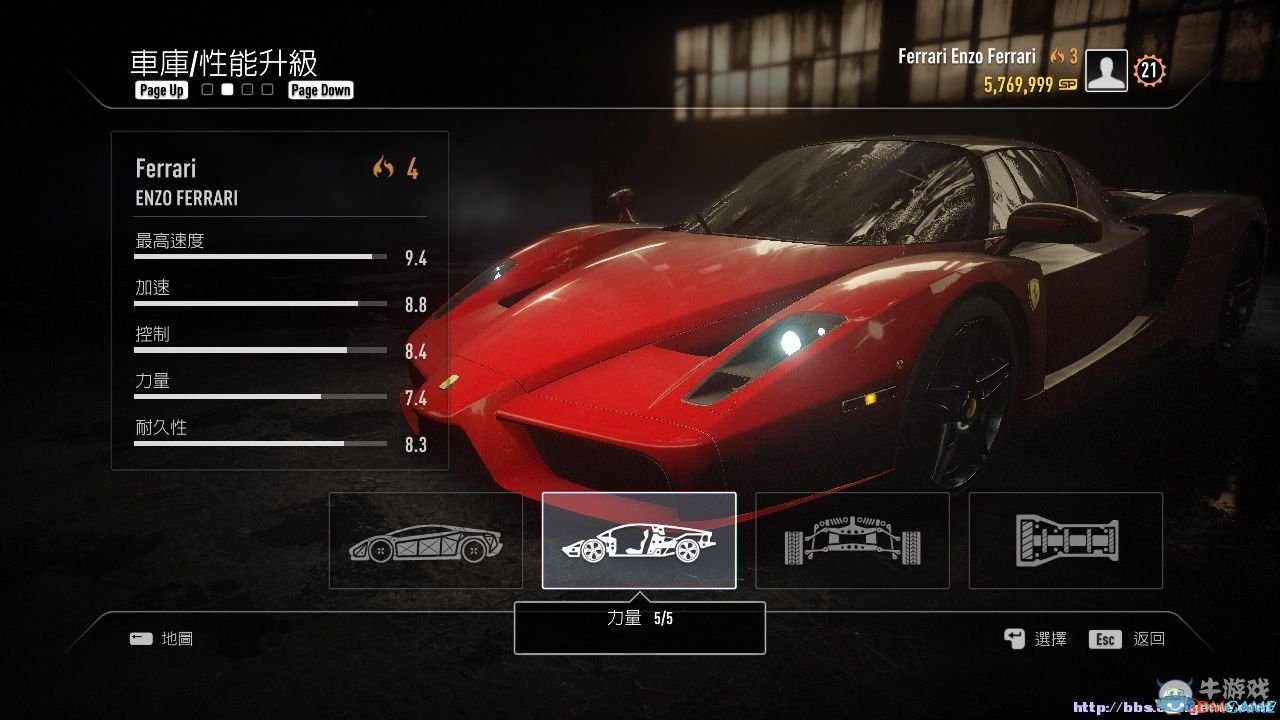Click the 力量 5/5 info box
Screen dimensions: 1280x720
tap(639, 626)
